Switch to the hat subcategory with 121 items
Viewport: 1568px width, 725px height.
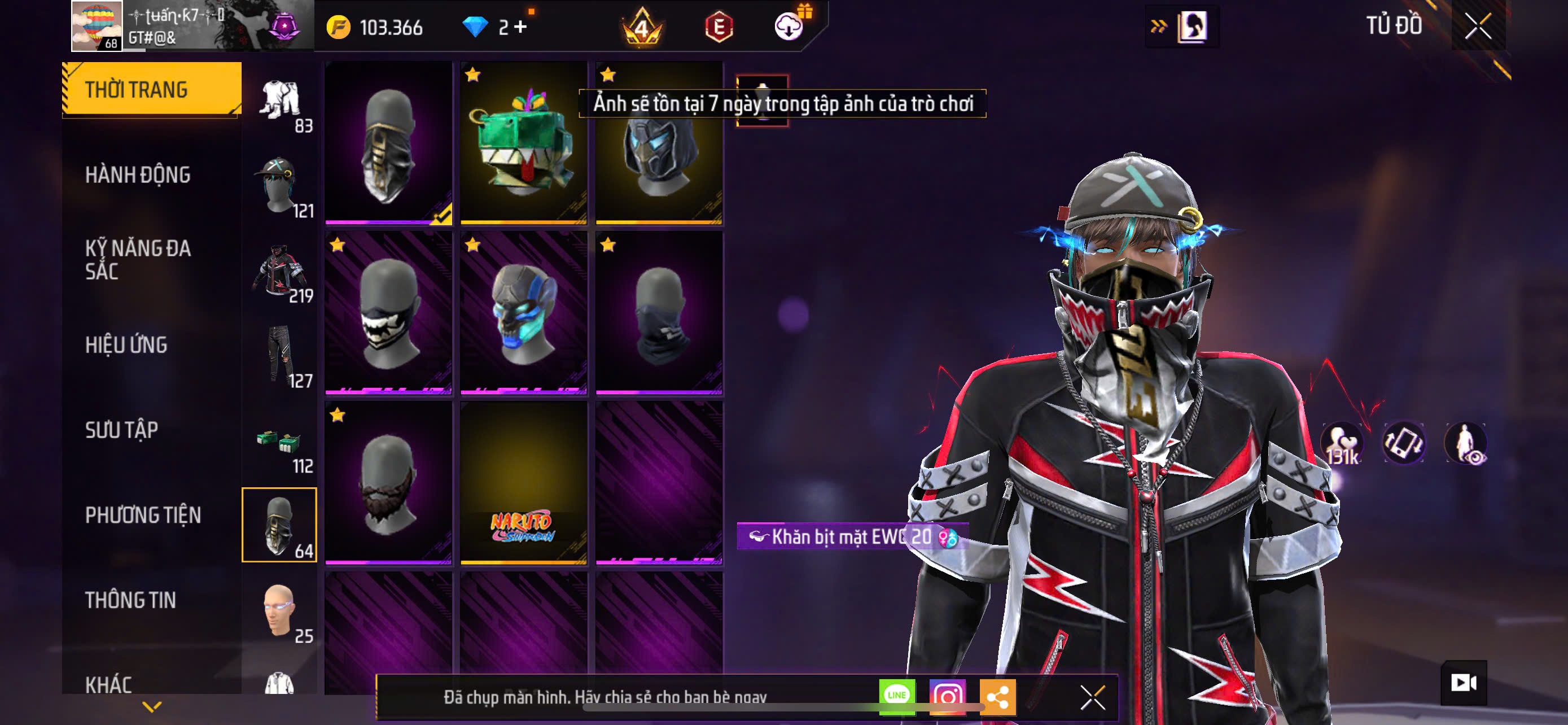pos(280,186)
